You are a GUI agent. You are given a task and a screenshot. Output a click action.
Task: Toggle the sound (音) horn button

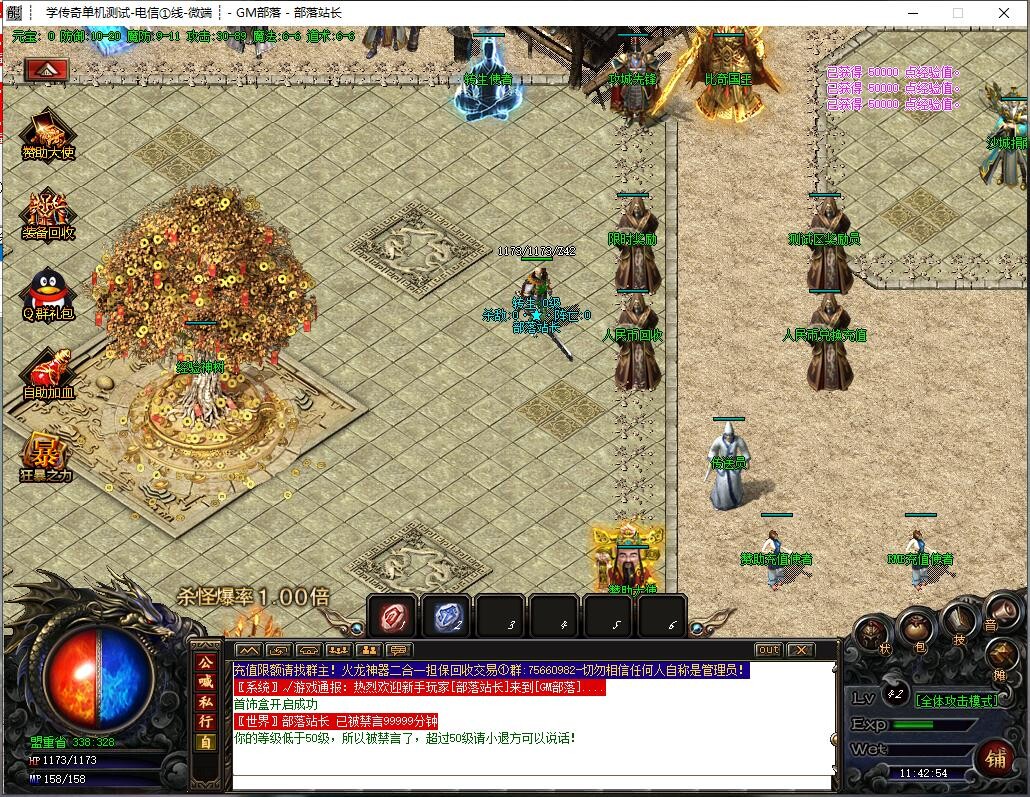1000,612
